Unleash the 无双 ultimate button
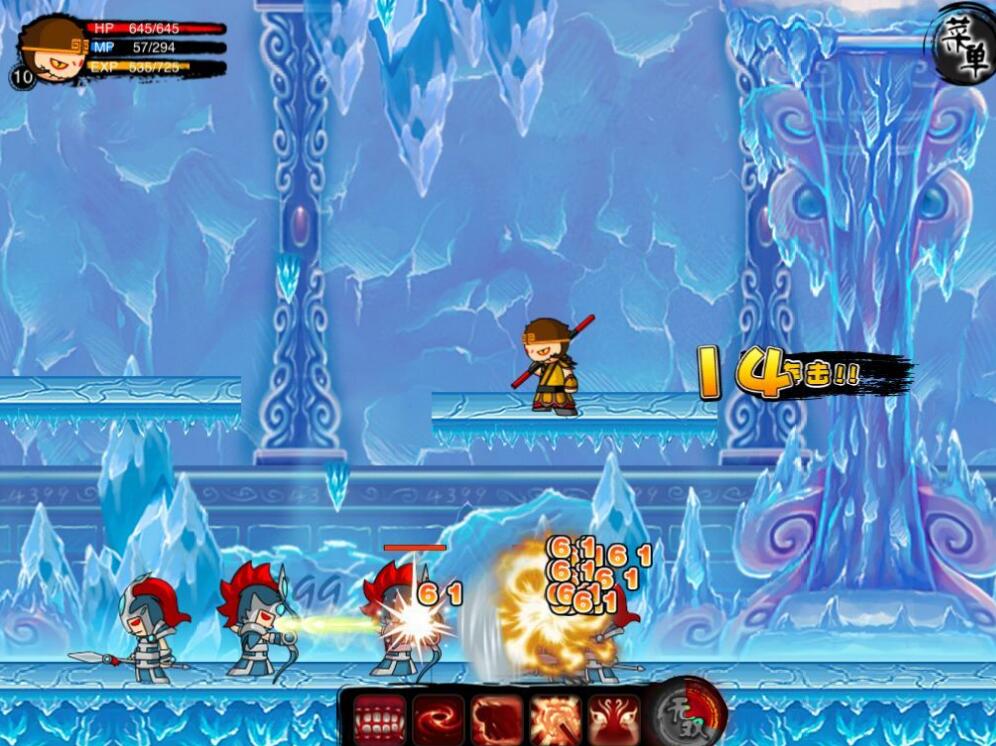 (688, 713)
